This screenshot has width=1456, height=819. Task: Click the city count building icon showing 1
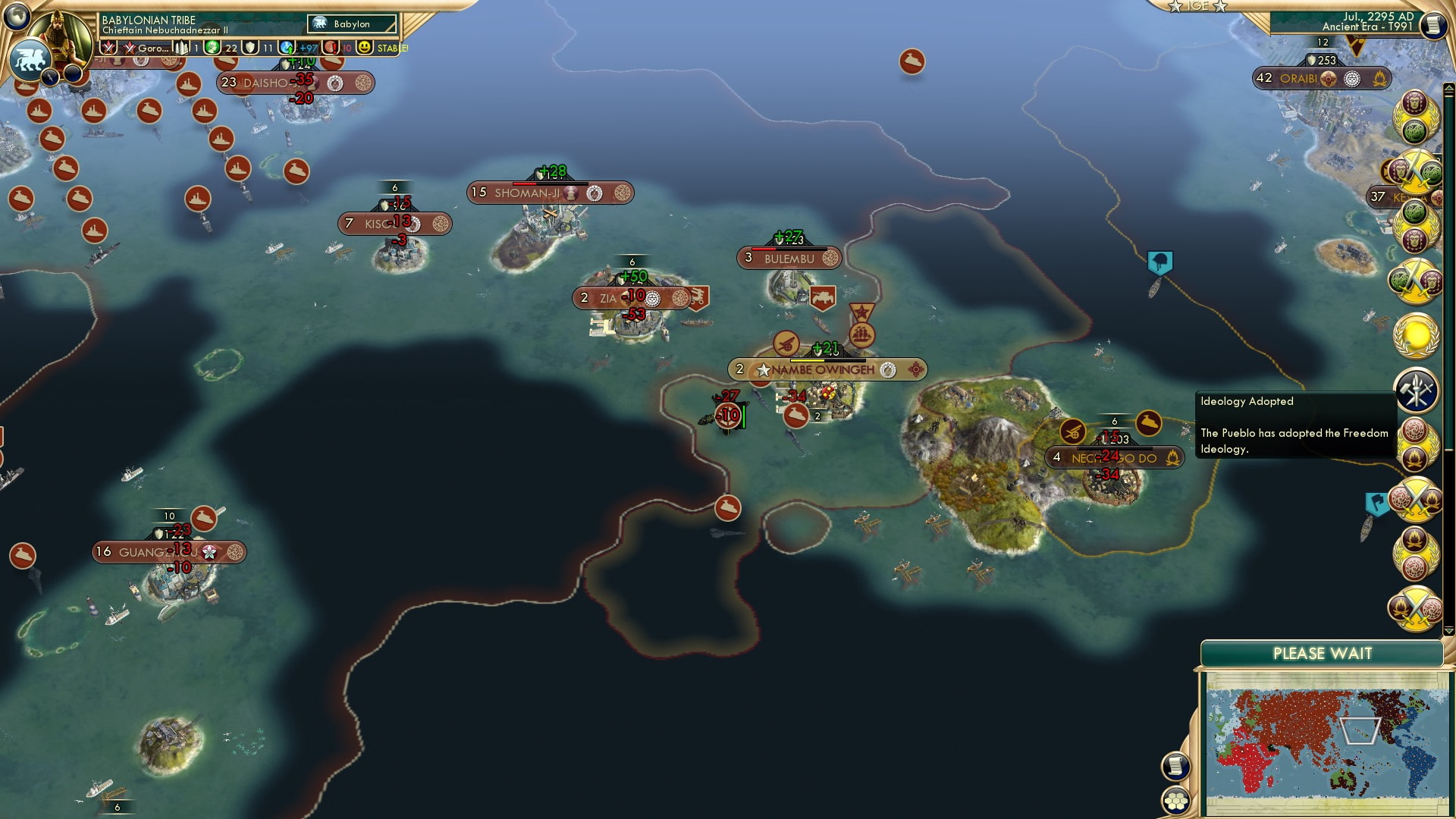click(183, 48)
